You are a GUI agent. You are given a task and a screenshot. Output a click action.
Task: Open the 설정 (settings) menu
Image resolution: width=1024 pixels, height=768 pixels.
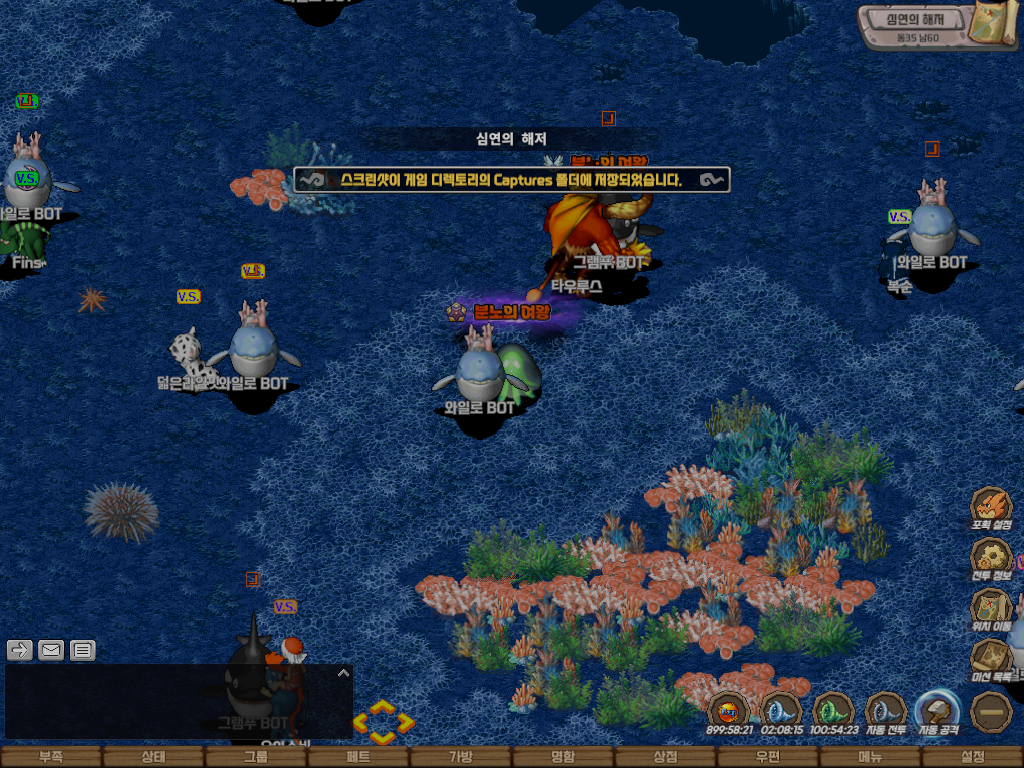pos(972,757)
